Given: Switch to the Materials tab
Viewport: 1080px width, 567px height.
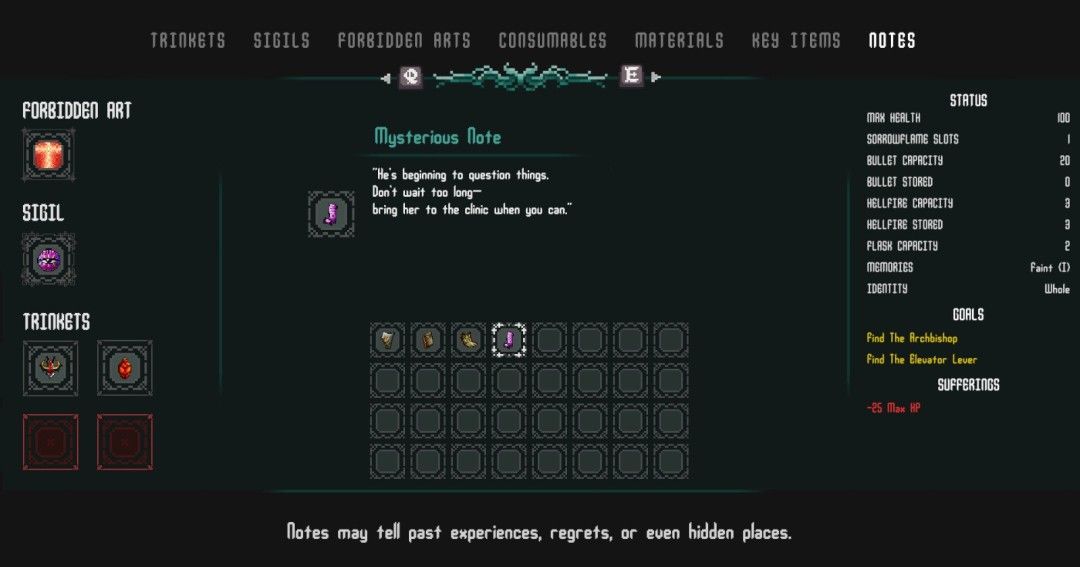Looking at the screenshot, I should point(679,41).
